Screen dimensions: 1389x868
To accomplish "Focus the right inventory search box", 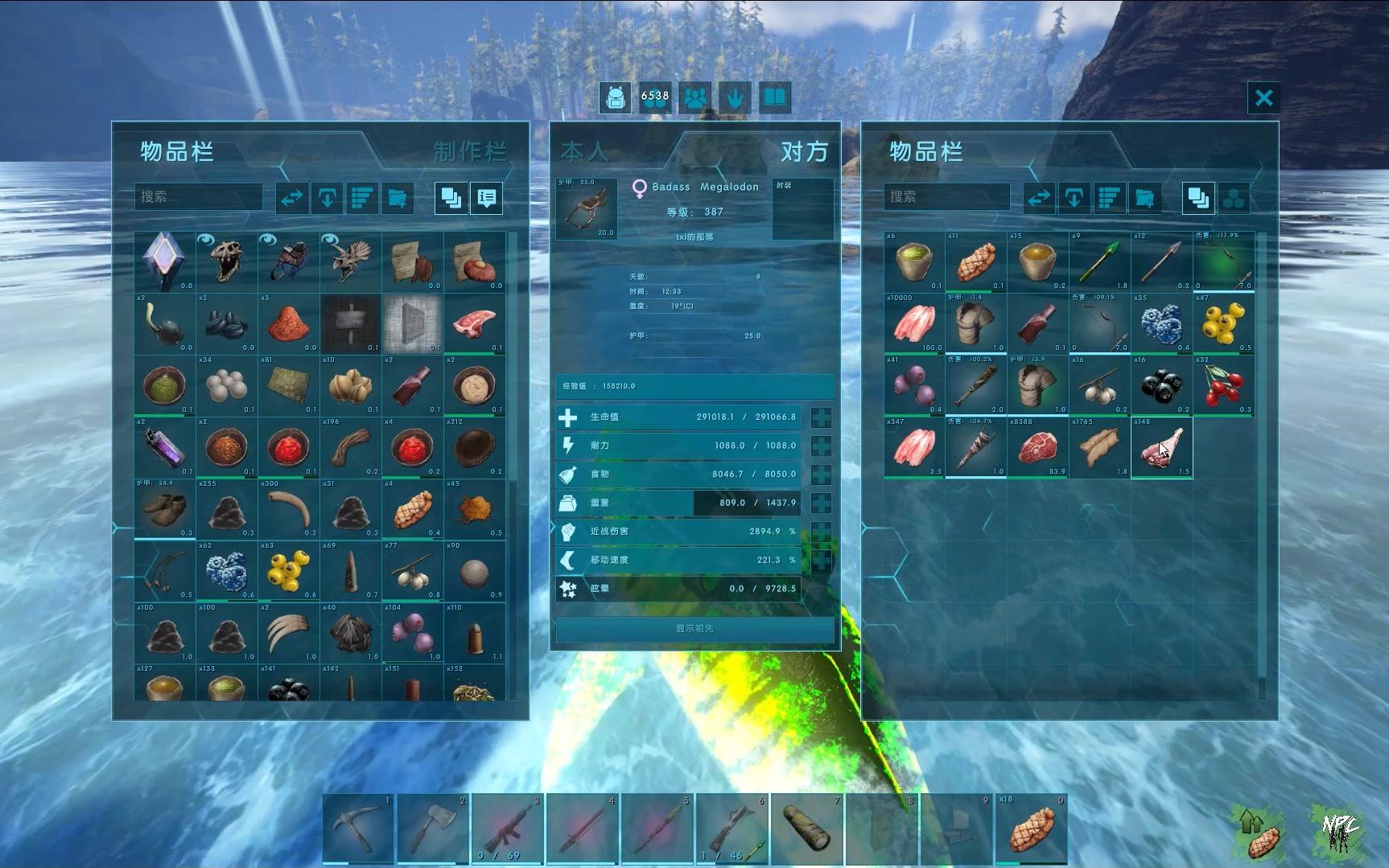I will pos(947,197).
